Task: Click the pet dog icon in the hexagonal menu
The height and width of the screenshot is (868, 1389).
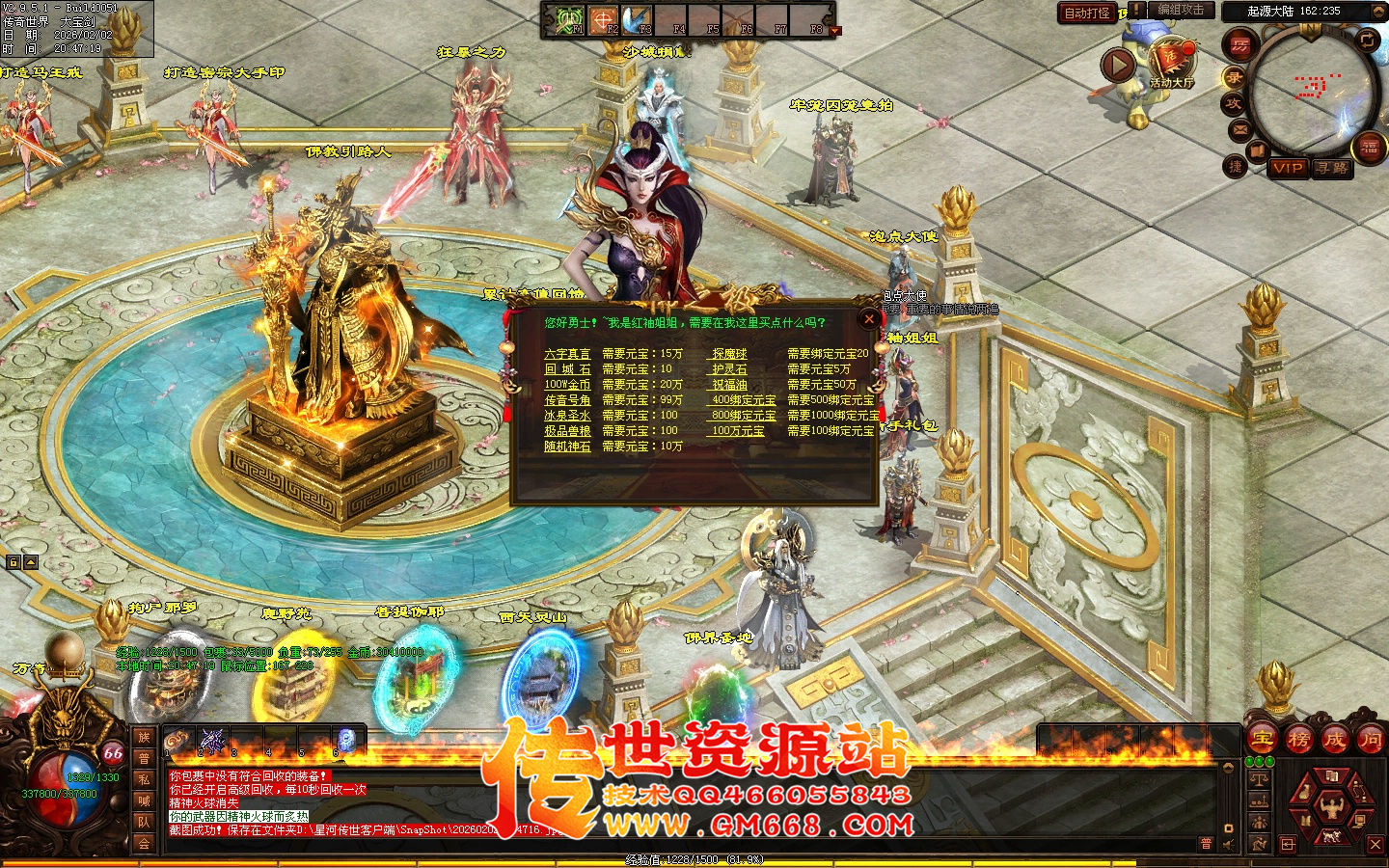Action: click(1331, 837)
